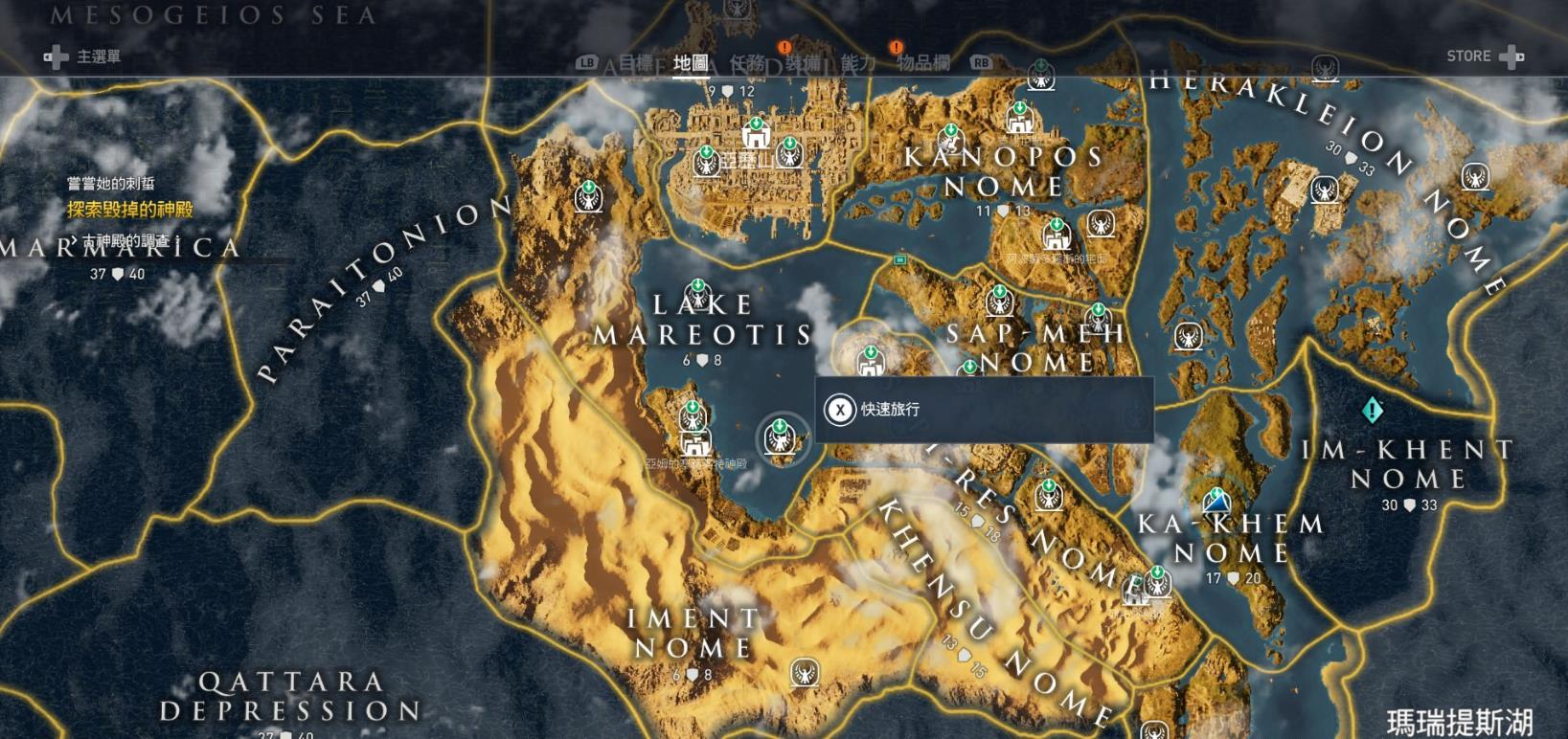This screenshot has height=739, width=1568.
Task: Select the viewpoint above the Lake Mareotis label
Action: tap(697, 294)
